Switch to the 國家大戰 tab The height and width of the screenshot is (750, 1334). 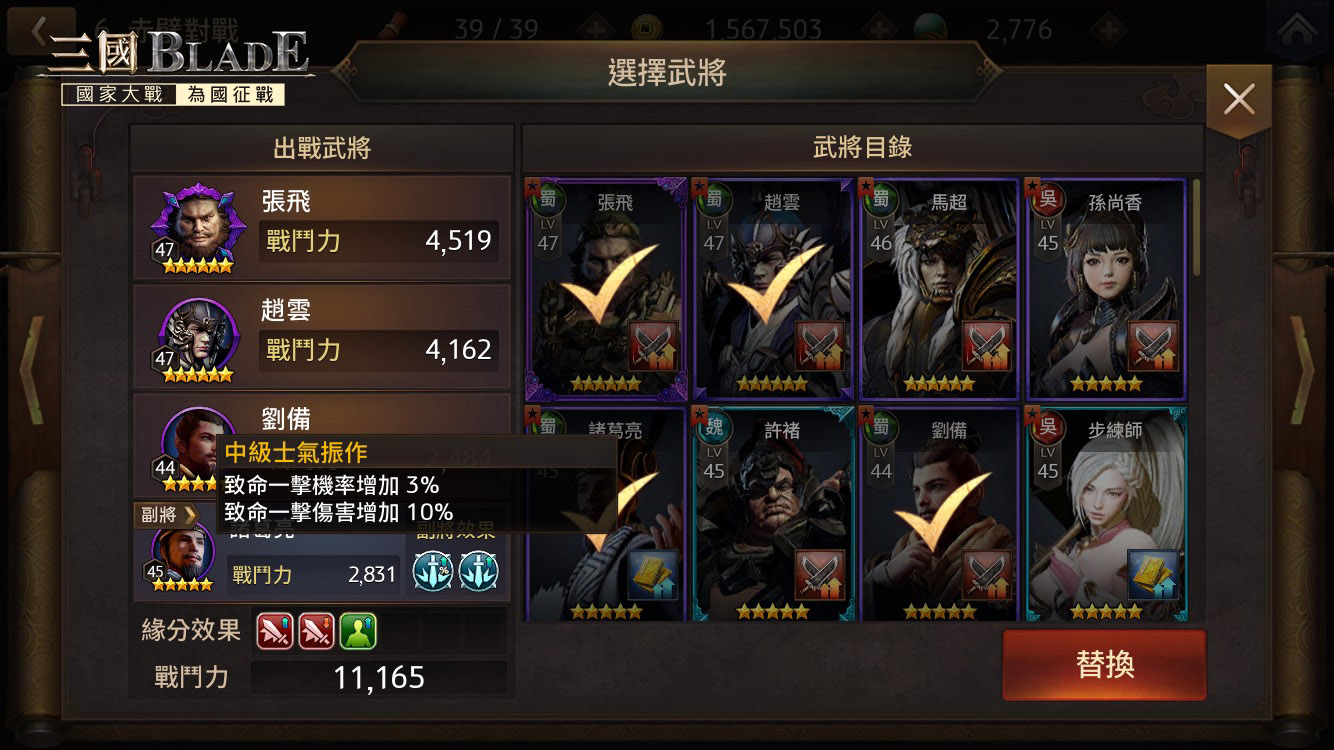tap(117, 93)
